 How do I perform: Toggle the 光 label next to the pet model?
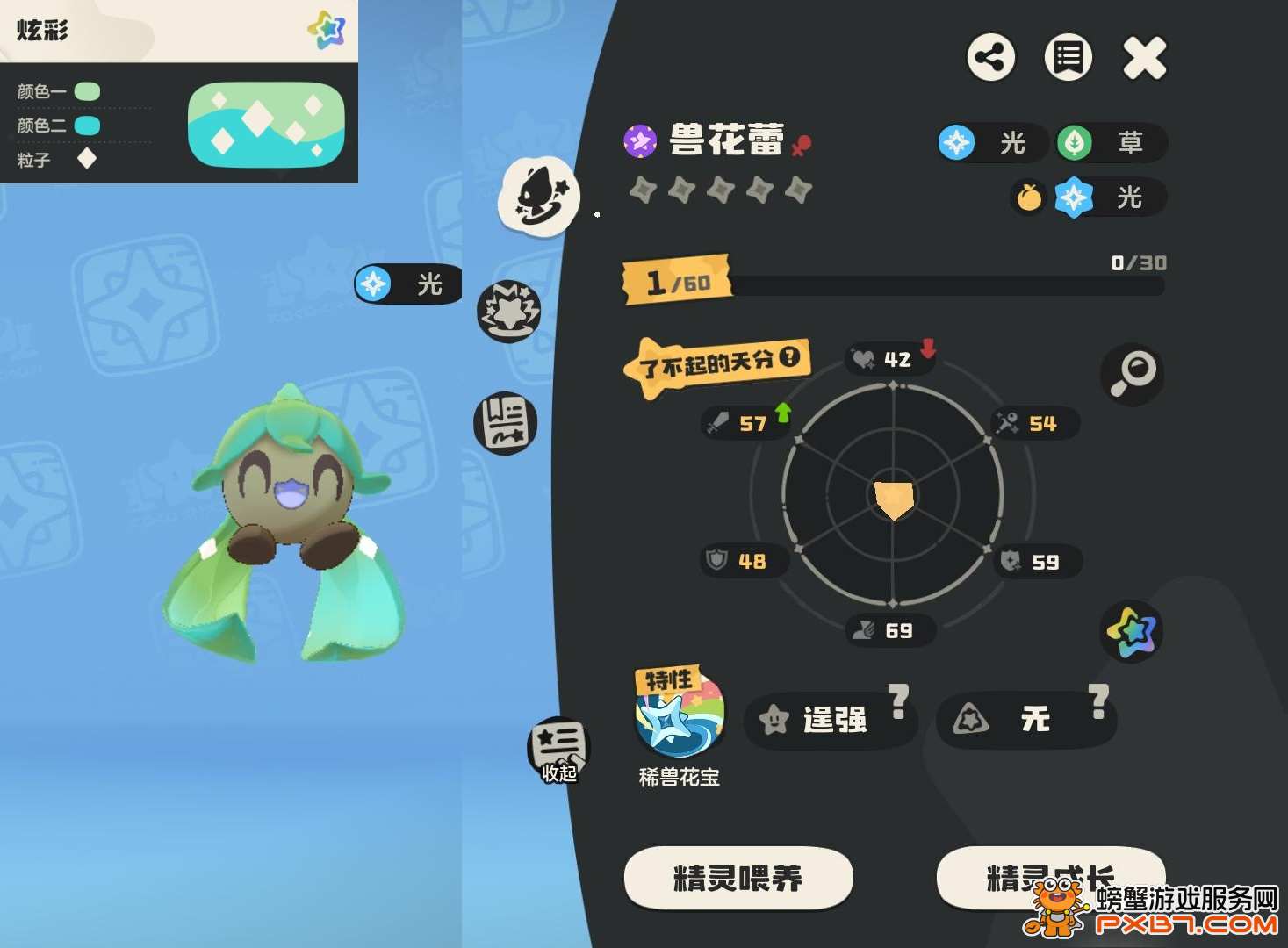point(406,284)
